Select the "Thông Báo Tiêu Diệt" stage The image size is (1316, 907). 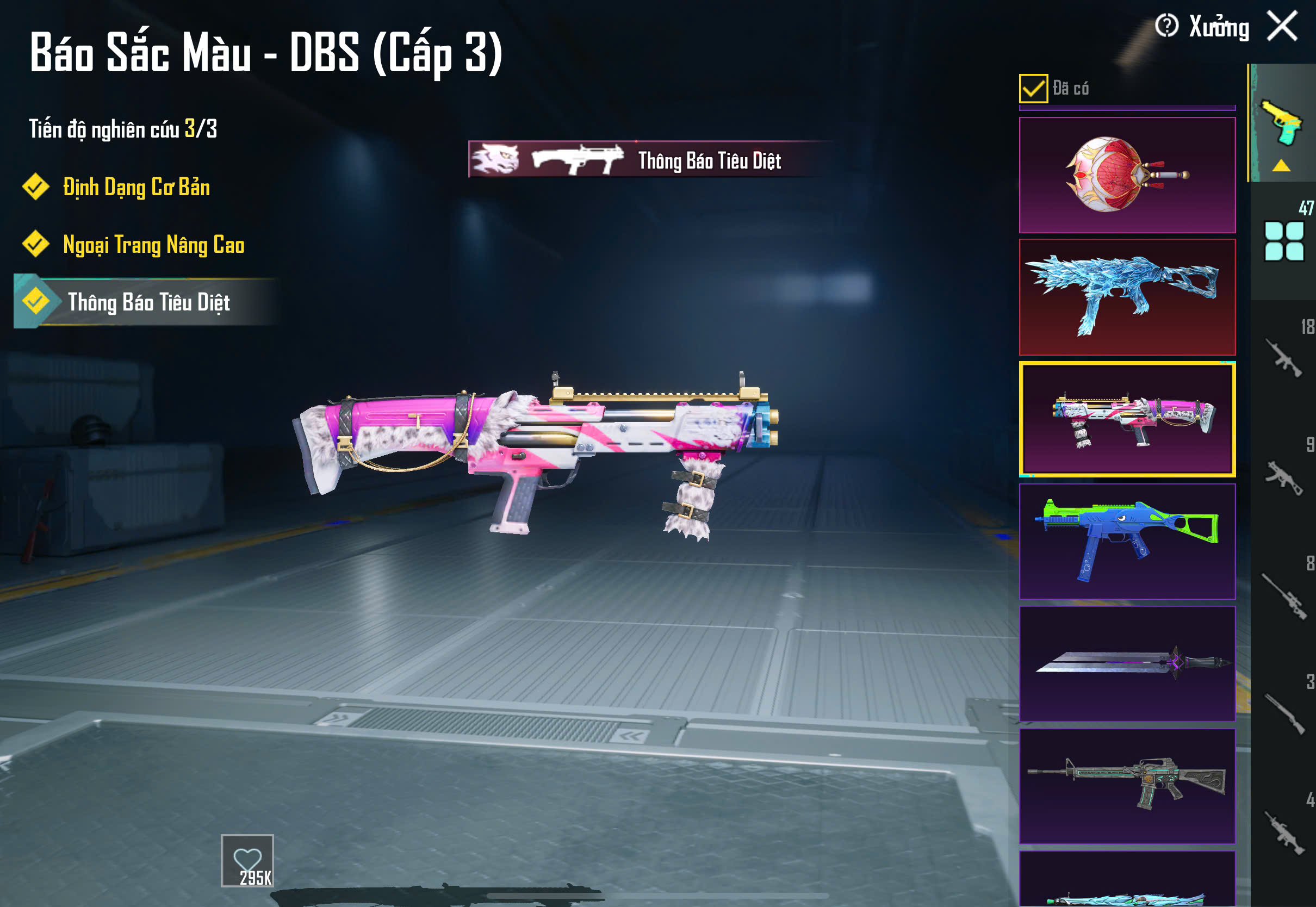[148, 302]
